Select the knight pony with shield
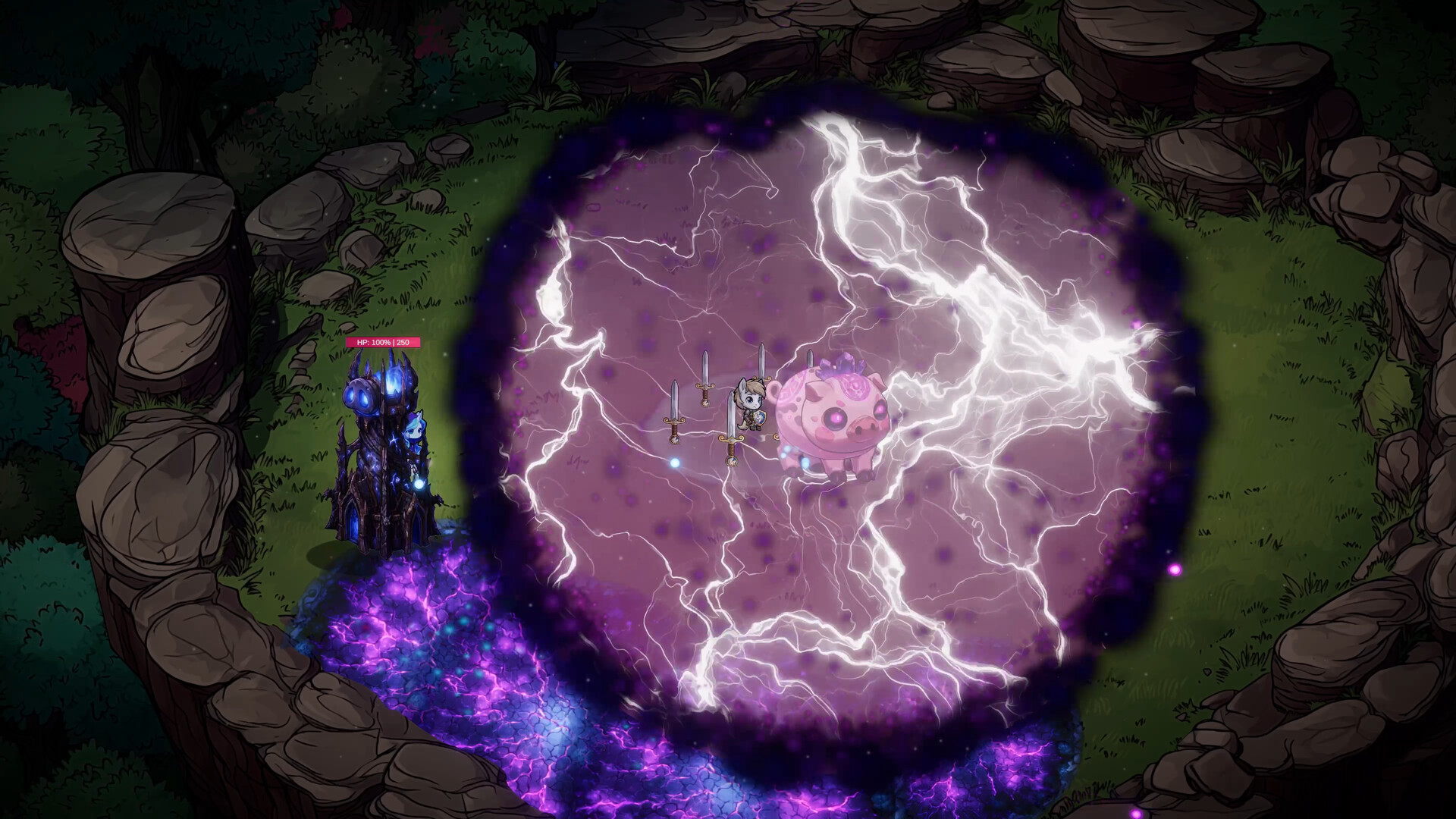 tap(751, 404)
